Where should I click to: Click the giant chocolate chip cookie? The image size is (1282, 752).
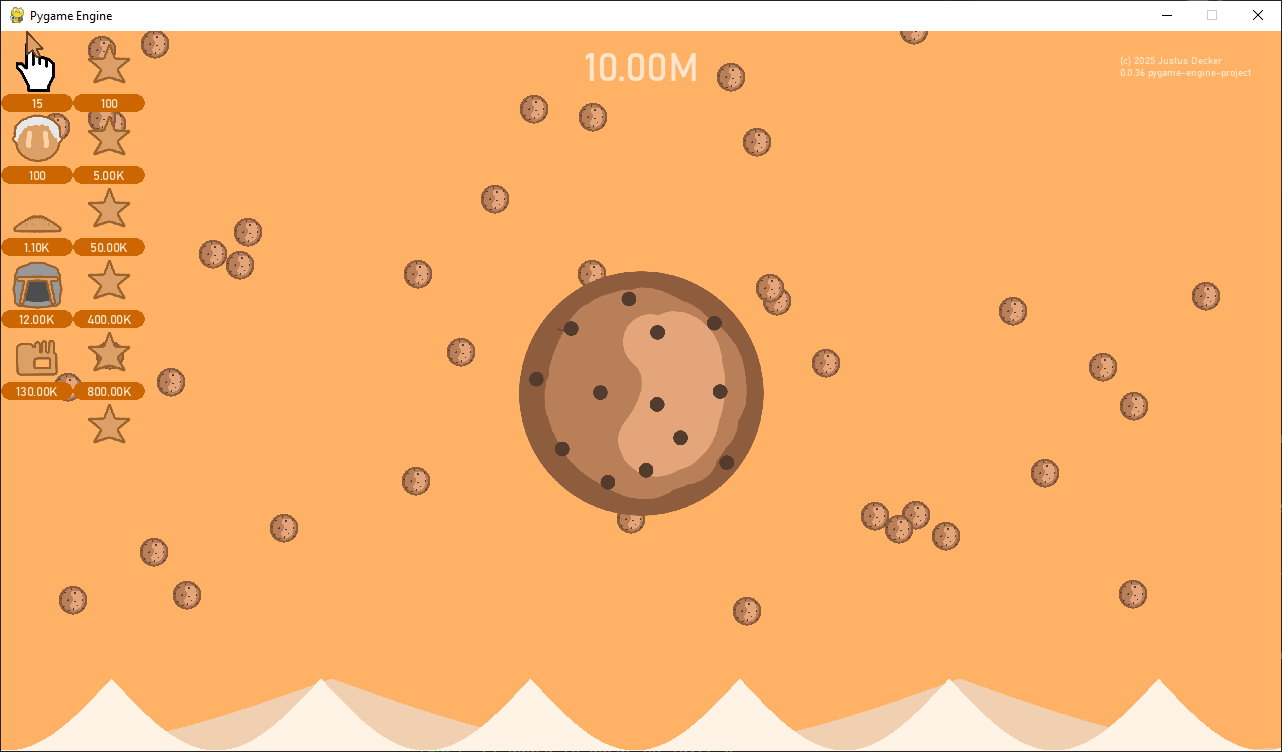point(641,393)
